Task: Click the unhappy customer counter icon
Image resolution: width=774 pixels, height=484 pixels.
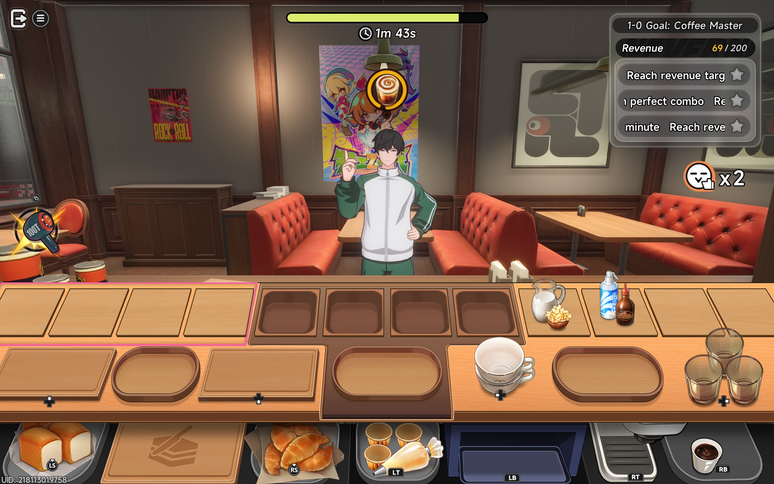Action: pyautogui.click(x=699, y=177)
